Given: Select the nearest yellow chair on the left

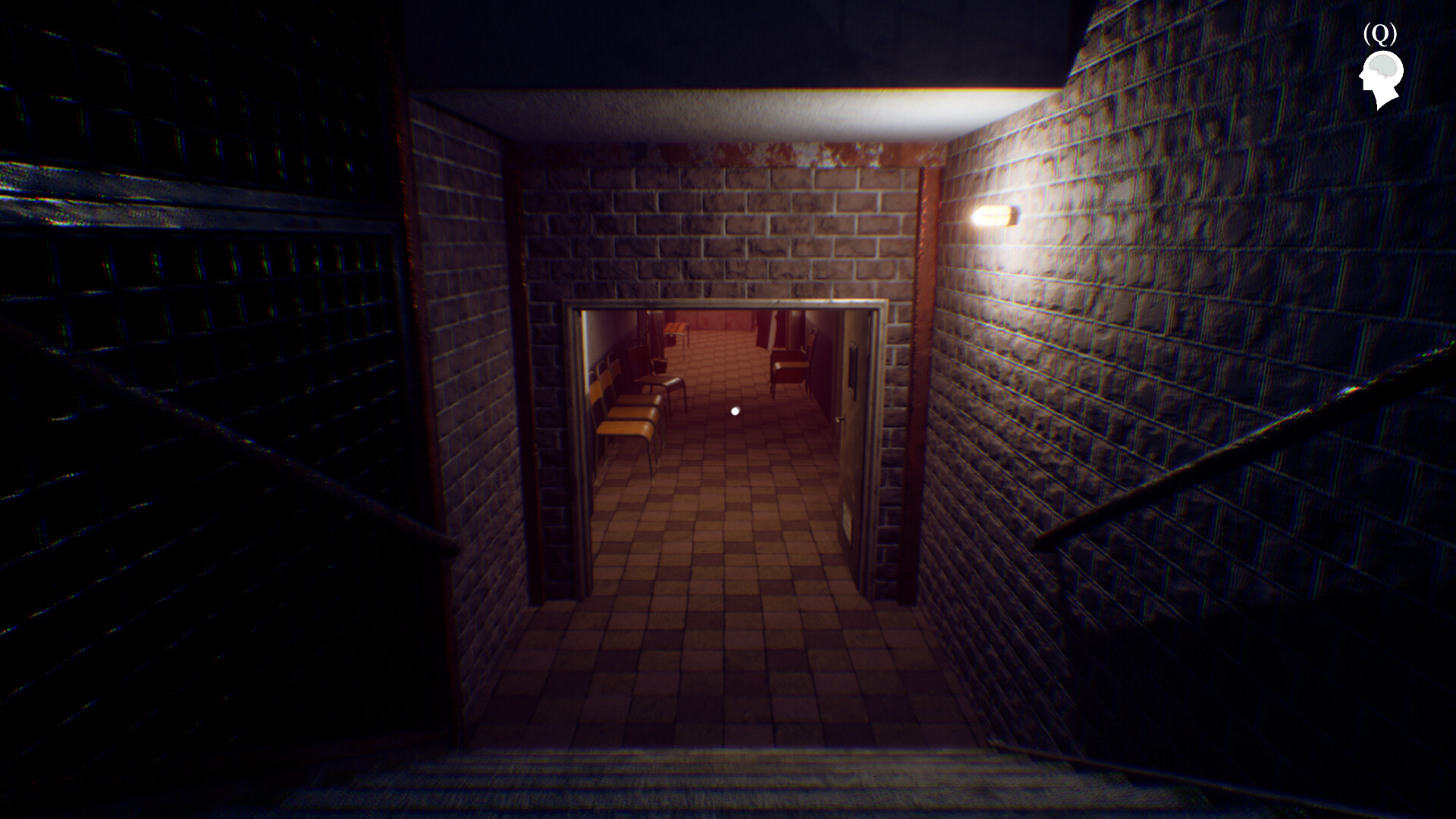Looking at the screenshot, I should pyautogui.click(x=624, y=426).
